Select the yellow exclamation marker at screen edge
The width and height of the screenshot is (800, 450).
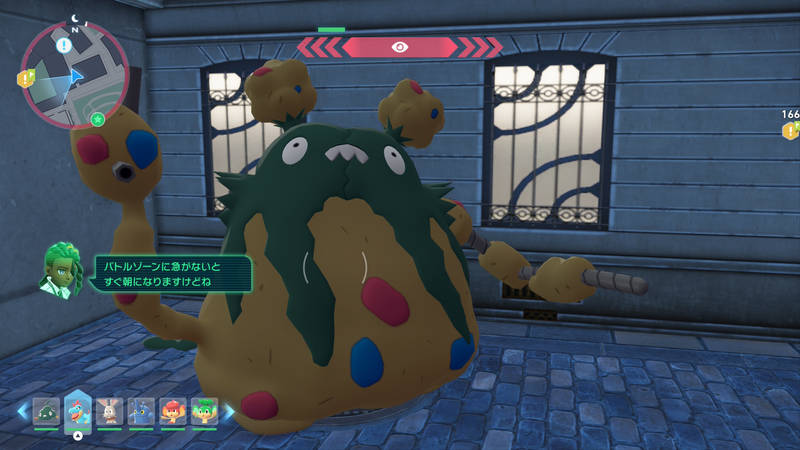pyautogui.click(x=790, y=131)
